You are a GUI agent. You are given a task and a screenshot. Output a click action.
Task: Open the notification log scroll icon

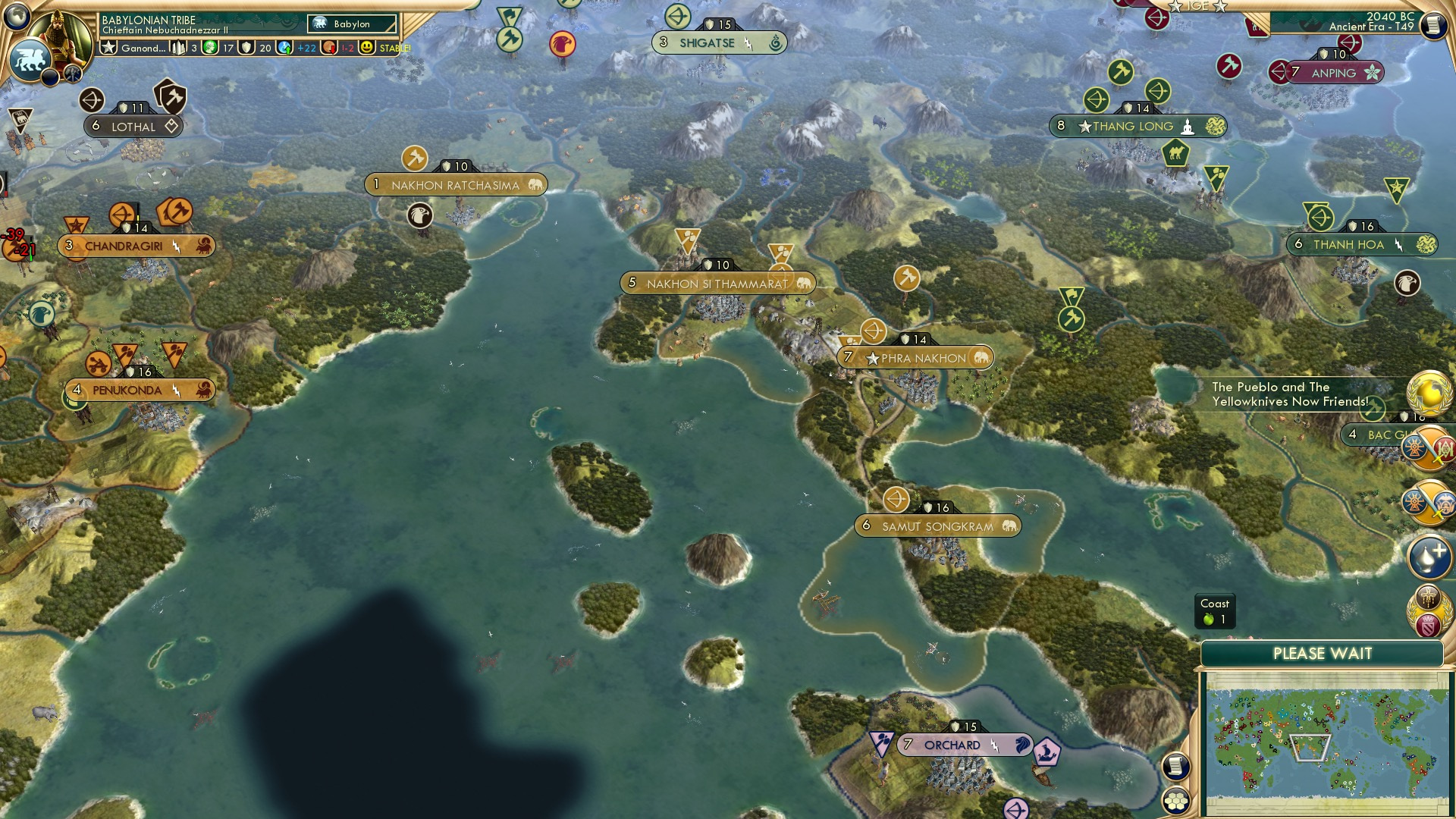(x=1176, y=767)
